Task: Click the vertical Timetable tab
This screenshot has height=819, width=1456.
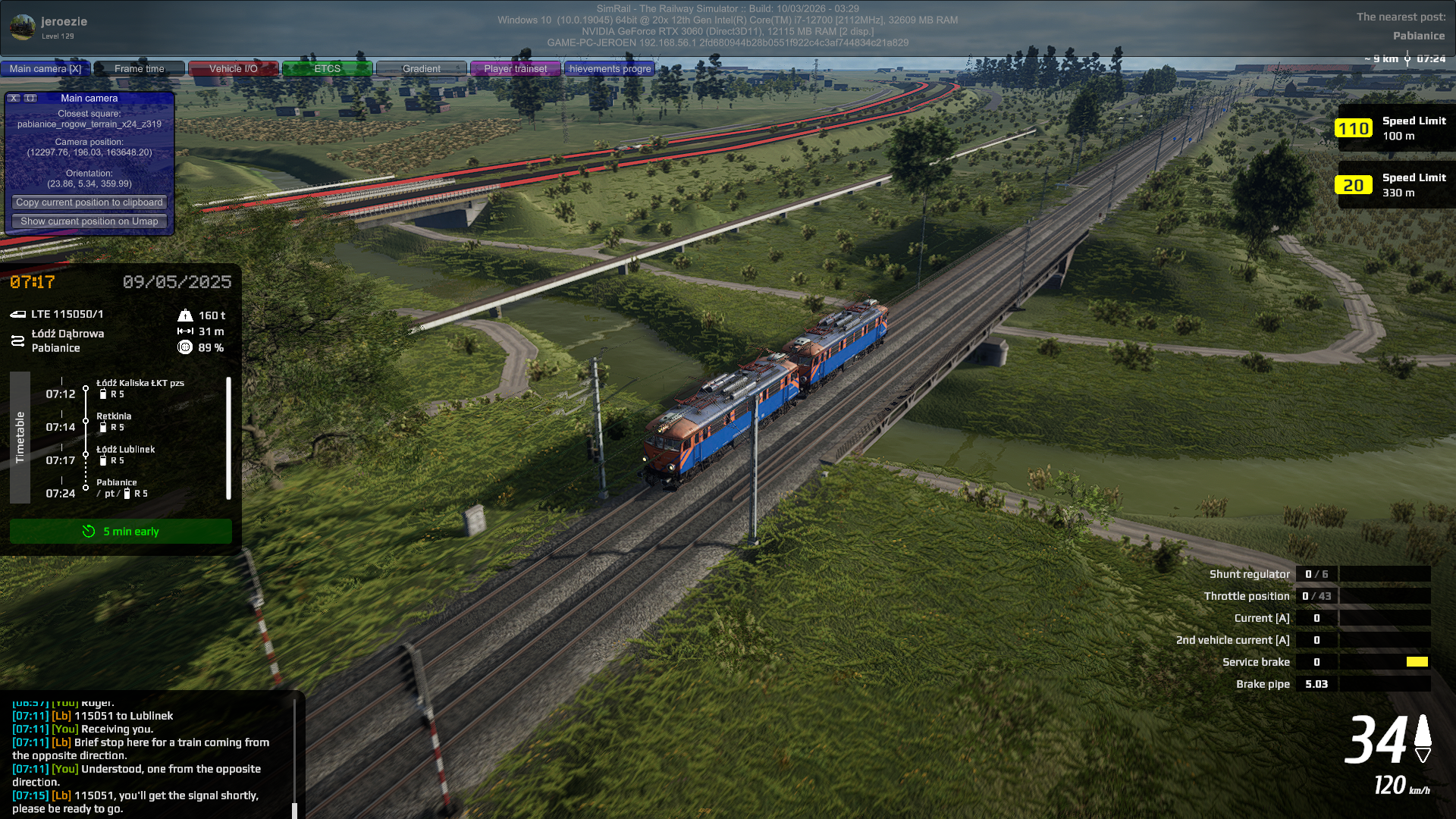Action: coord(20,438)
